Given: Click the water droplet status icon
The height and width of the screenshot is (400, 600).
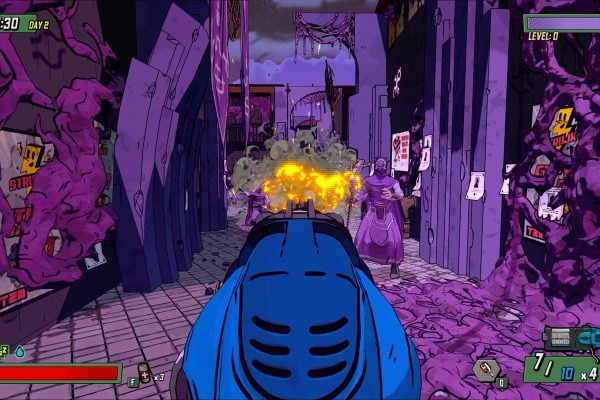Looking at the screenshot, I should click(19, 351).
